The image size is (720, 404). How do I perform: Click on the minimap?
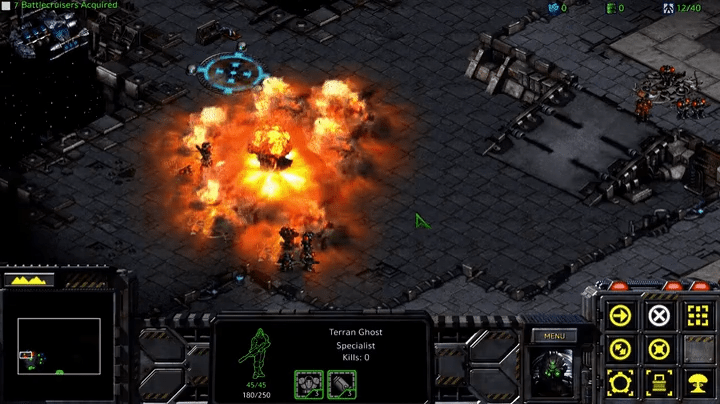tap(59, 345)
